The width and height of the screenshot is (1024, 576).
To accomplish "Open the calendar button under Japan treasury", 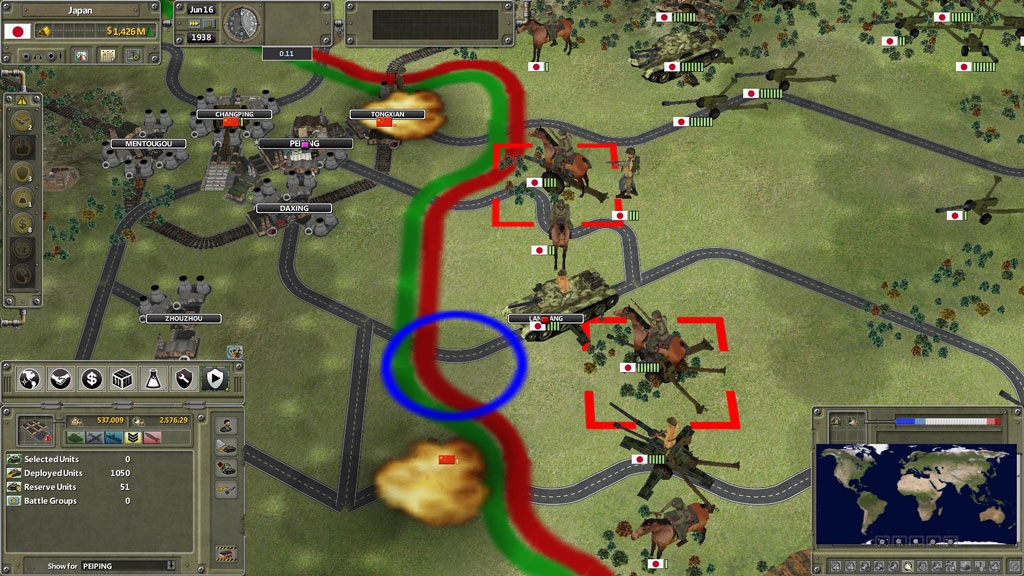I will click(106, 56).
